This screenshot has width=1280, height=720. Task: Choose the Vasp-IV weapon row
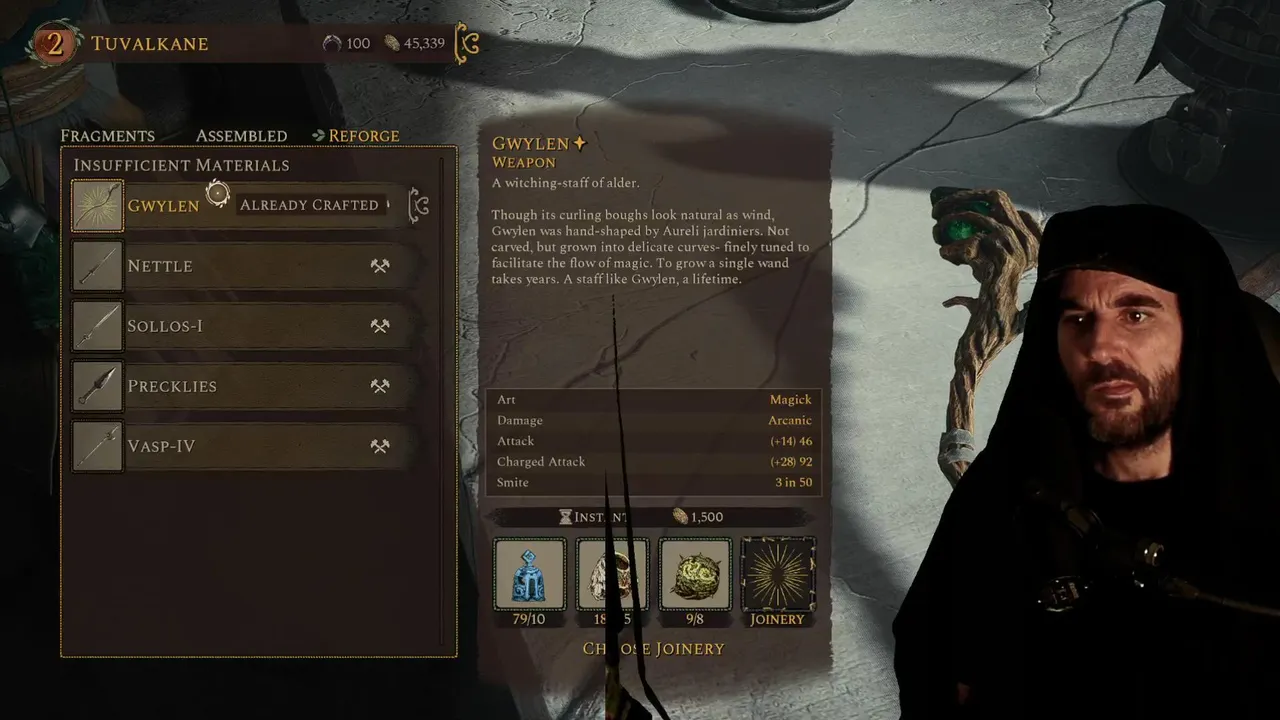coord(240,446)
